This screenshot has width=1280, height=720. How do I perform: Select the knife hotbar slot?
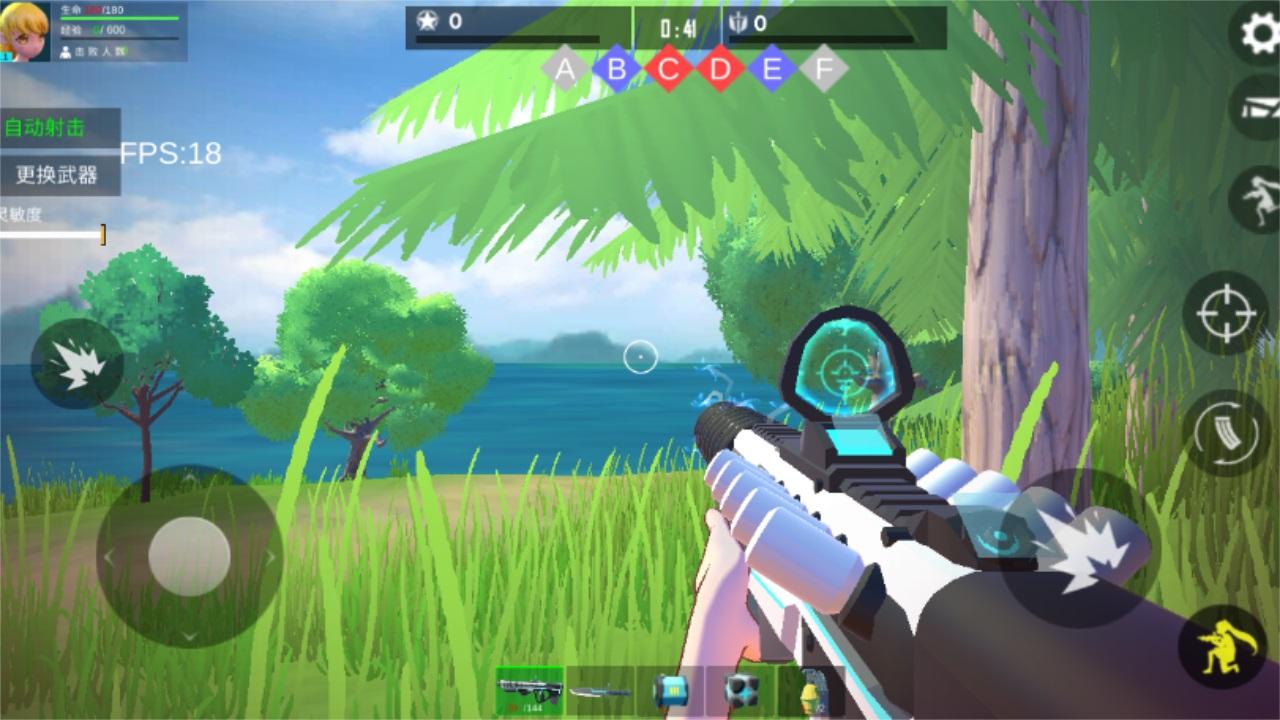(x=600, y=691)
